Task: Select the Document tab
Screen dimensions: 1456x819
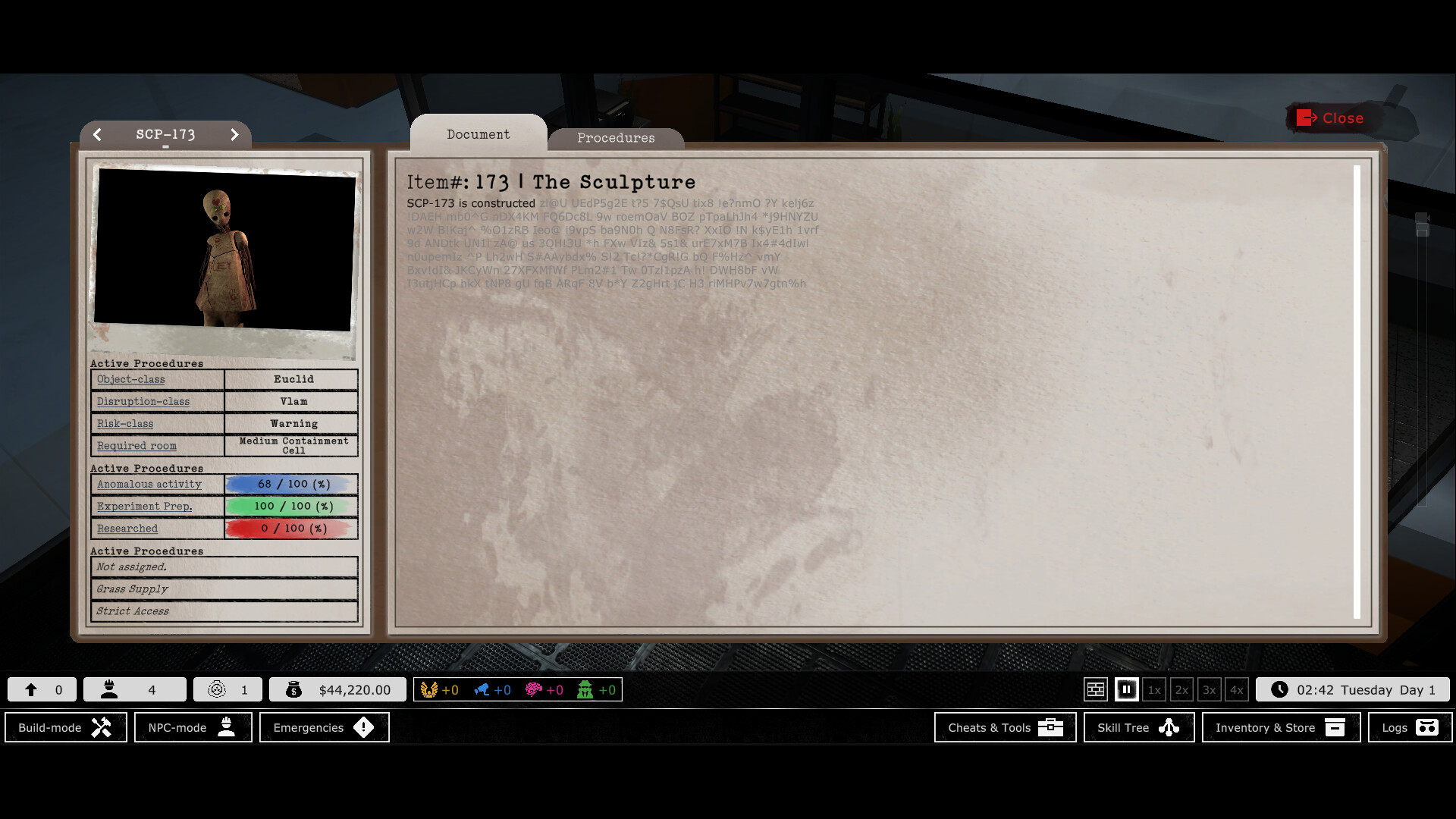Action: pos(478,134)
